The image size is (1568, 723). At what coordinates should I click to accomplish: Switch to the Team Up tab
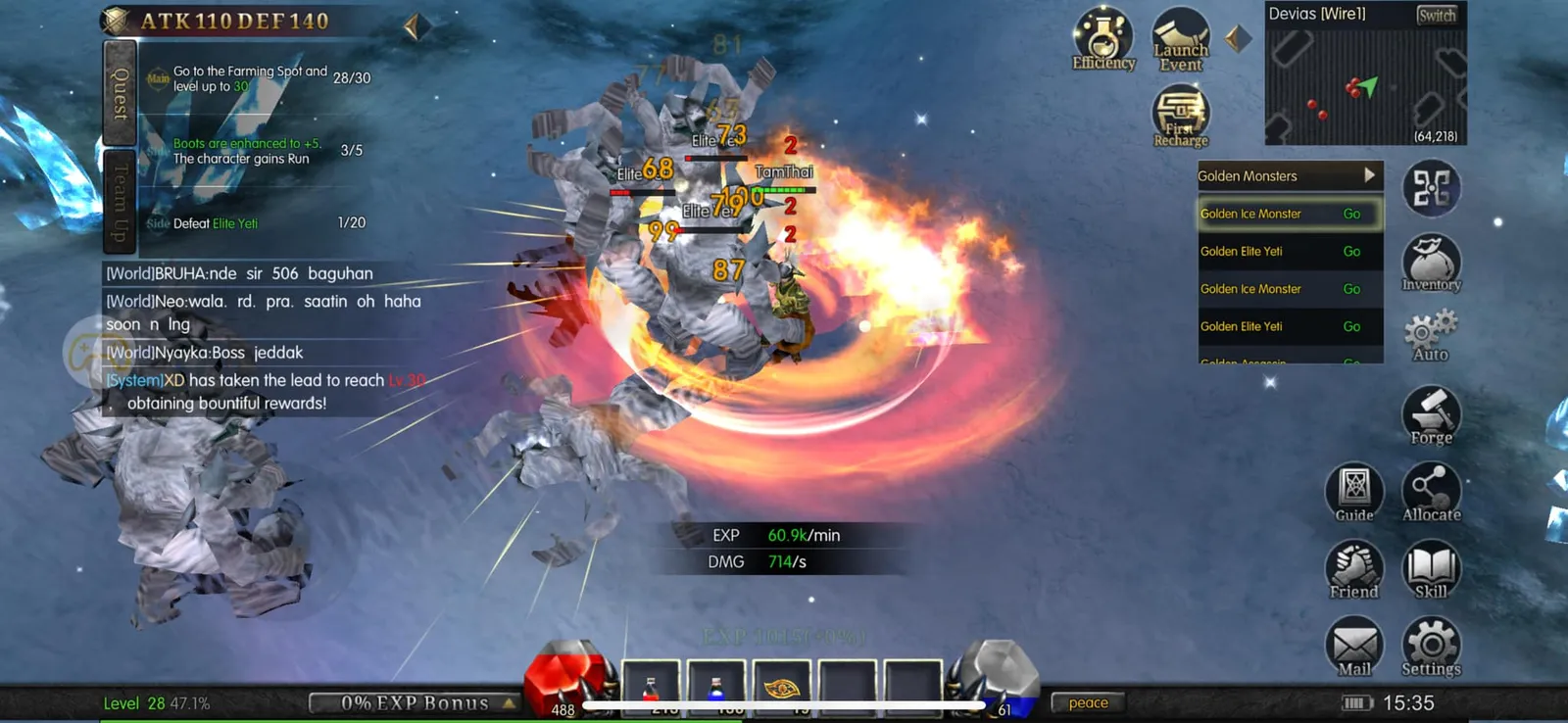pos(120,201)
